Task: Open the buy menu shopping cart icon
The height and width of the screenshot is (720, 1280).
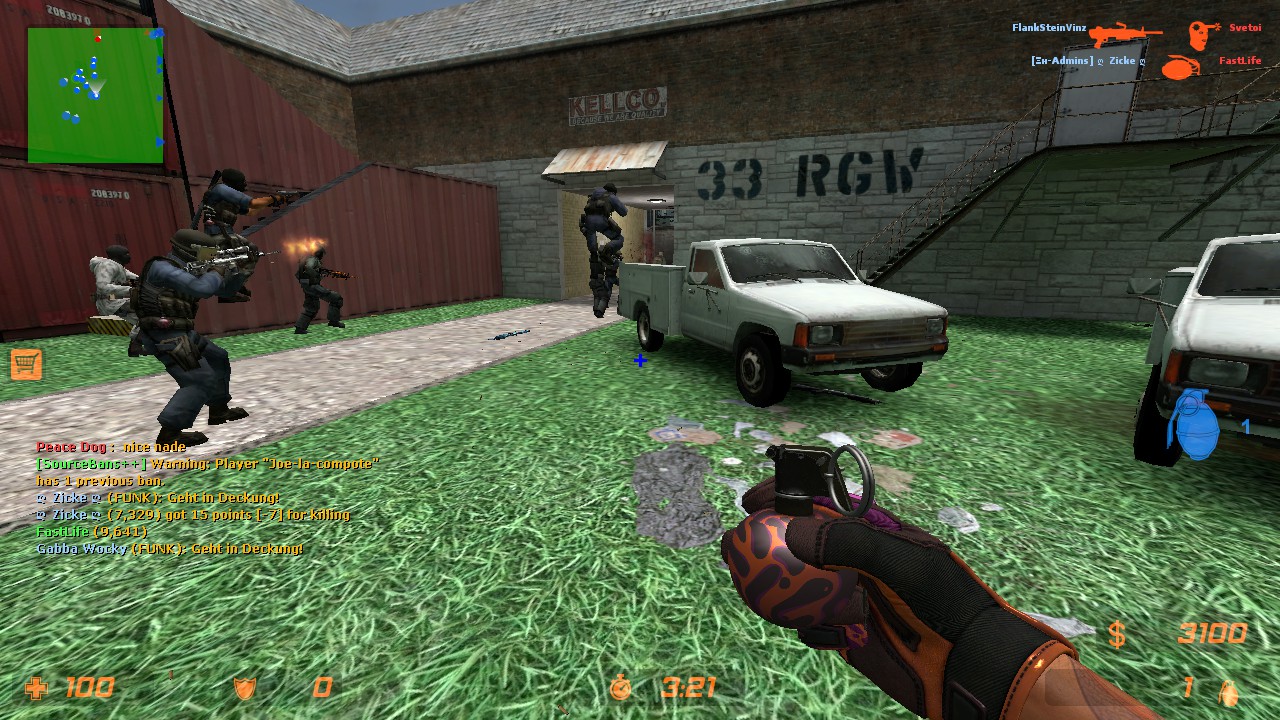Action: (x=28, y=365)
